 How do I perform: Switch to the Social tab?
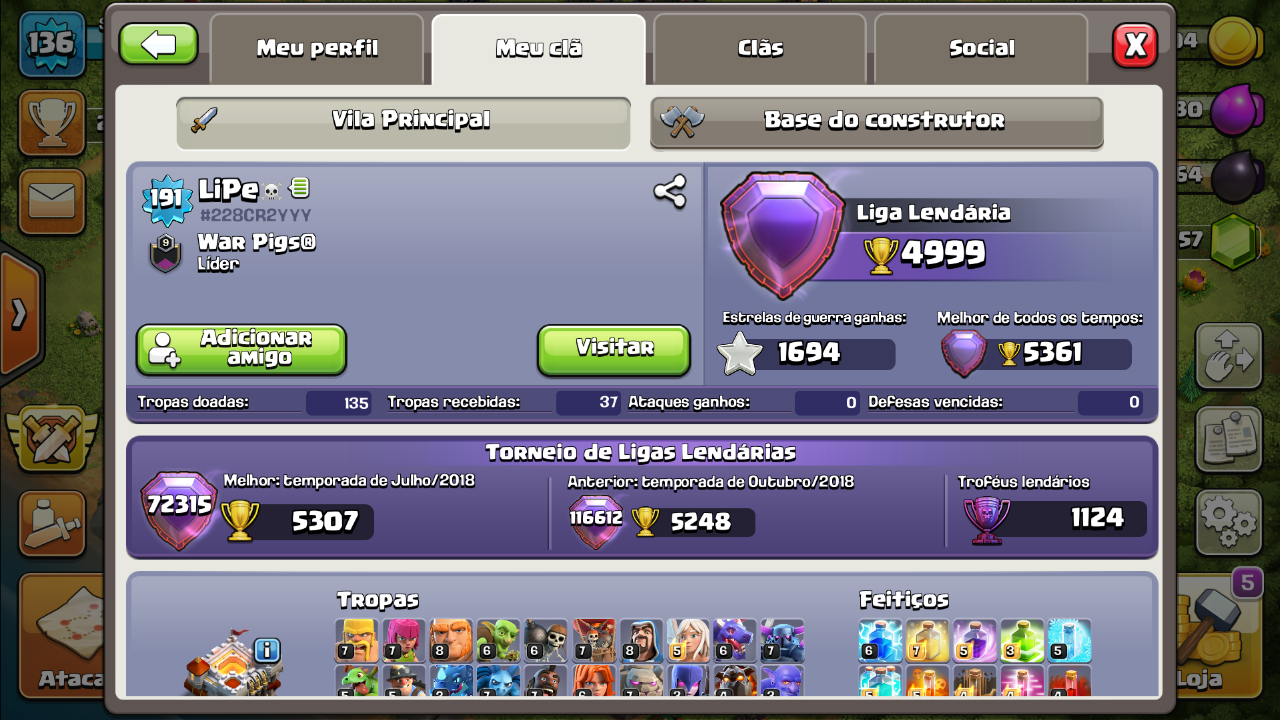981,48
